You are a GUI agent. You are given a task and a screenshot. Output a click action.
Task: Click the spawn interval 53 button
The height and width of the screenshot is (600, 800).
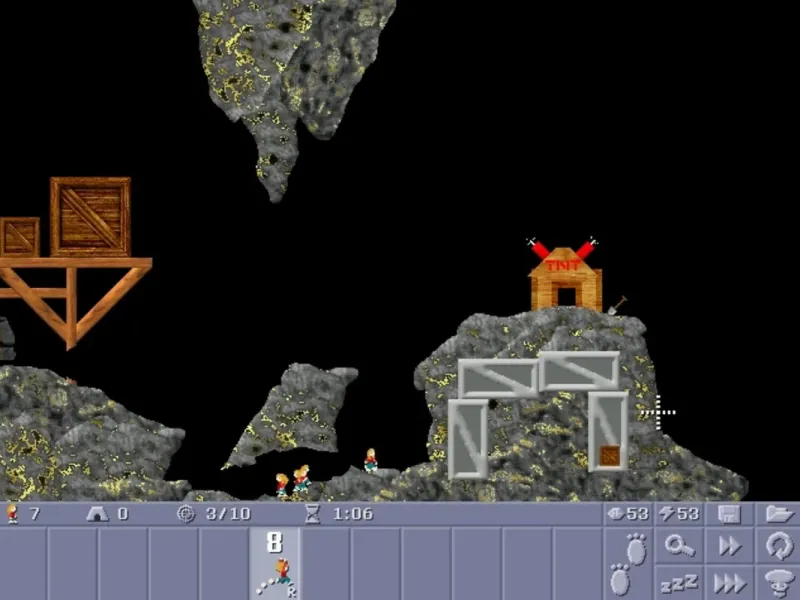click(628, 513)
